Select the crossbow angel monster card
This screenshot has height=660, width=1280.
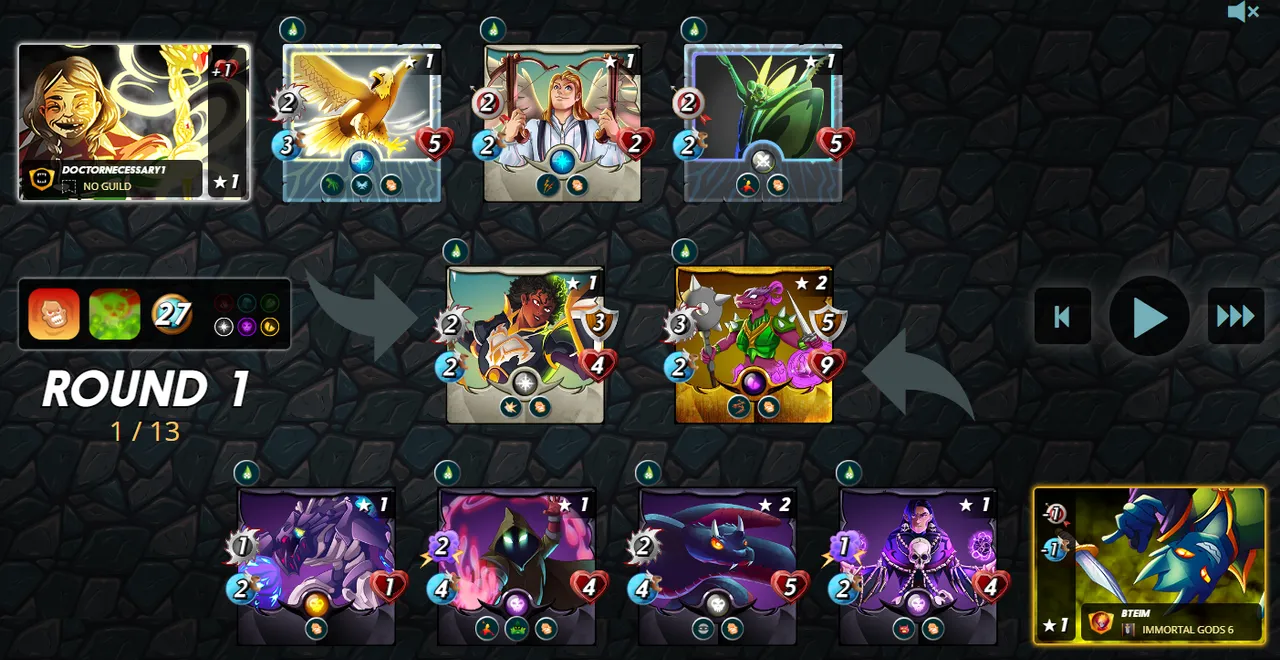[x=562, y=122]
